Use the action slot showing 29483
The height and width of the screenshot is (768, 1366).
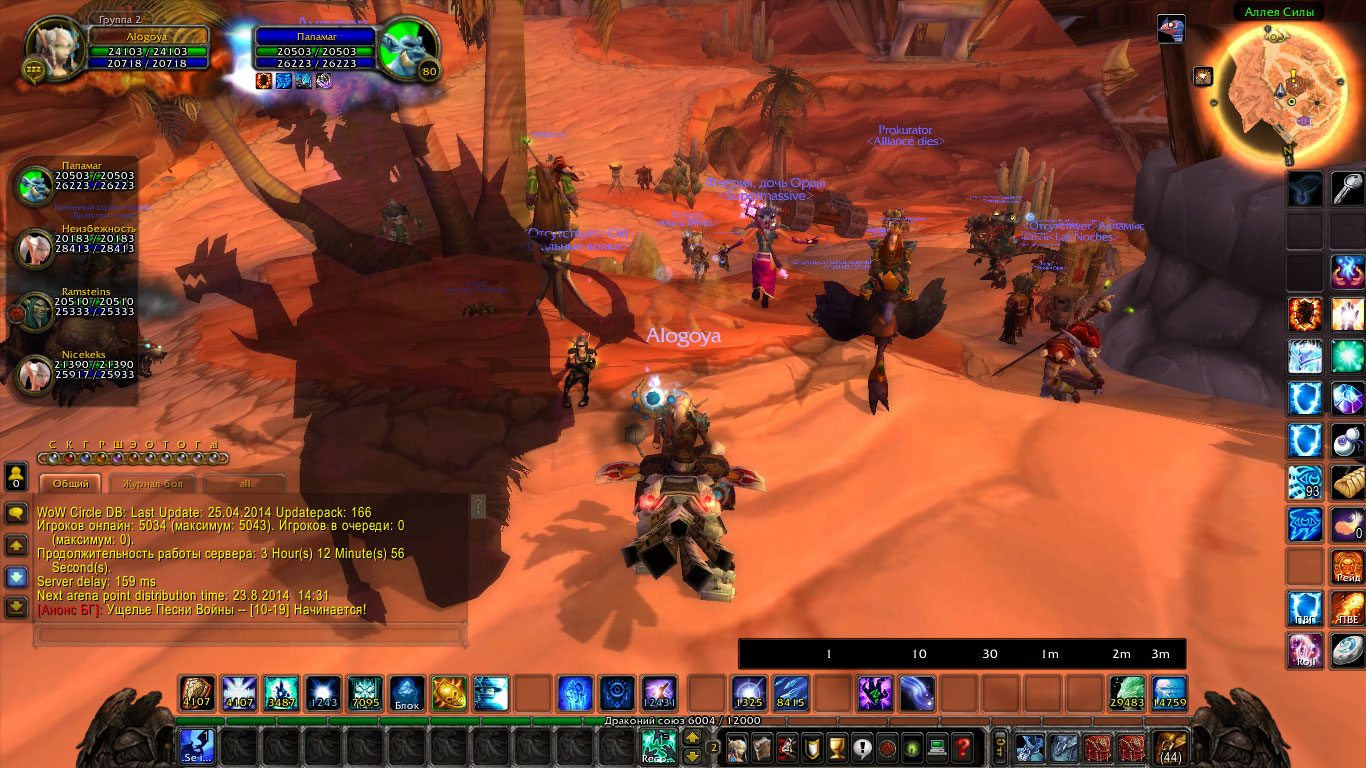pyautogui.click(x=1127, y=693)
